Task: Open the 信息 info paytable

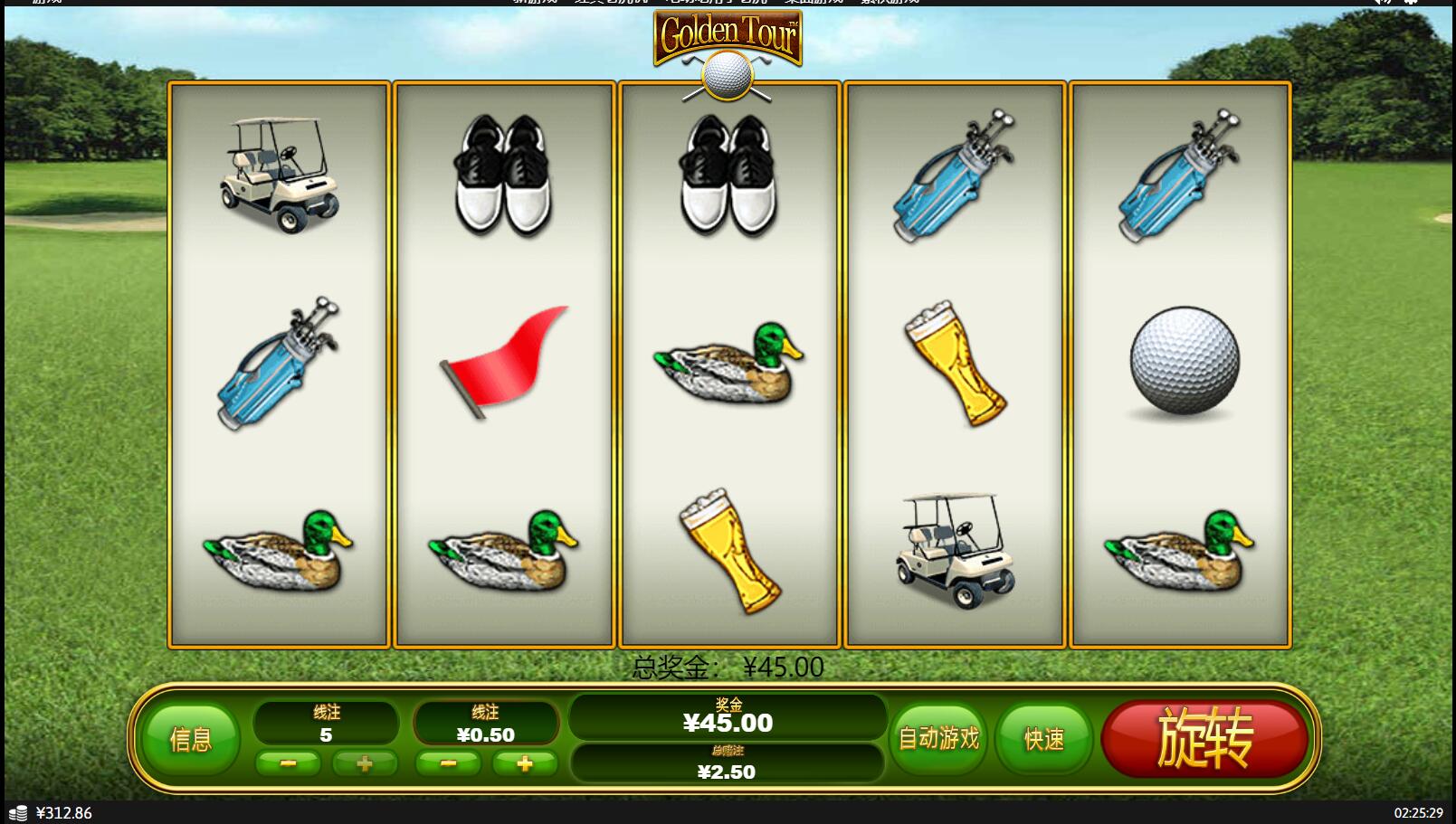Action: (191, 739)
